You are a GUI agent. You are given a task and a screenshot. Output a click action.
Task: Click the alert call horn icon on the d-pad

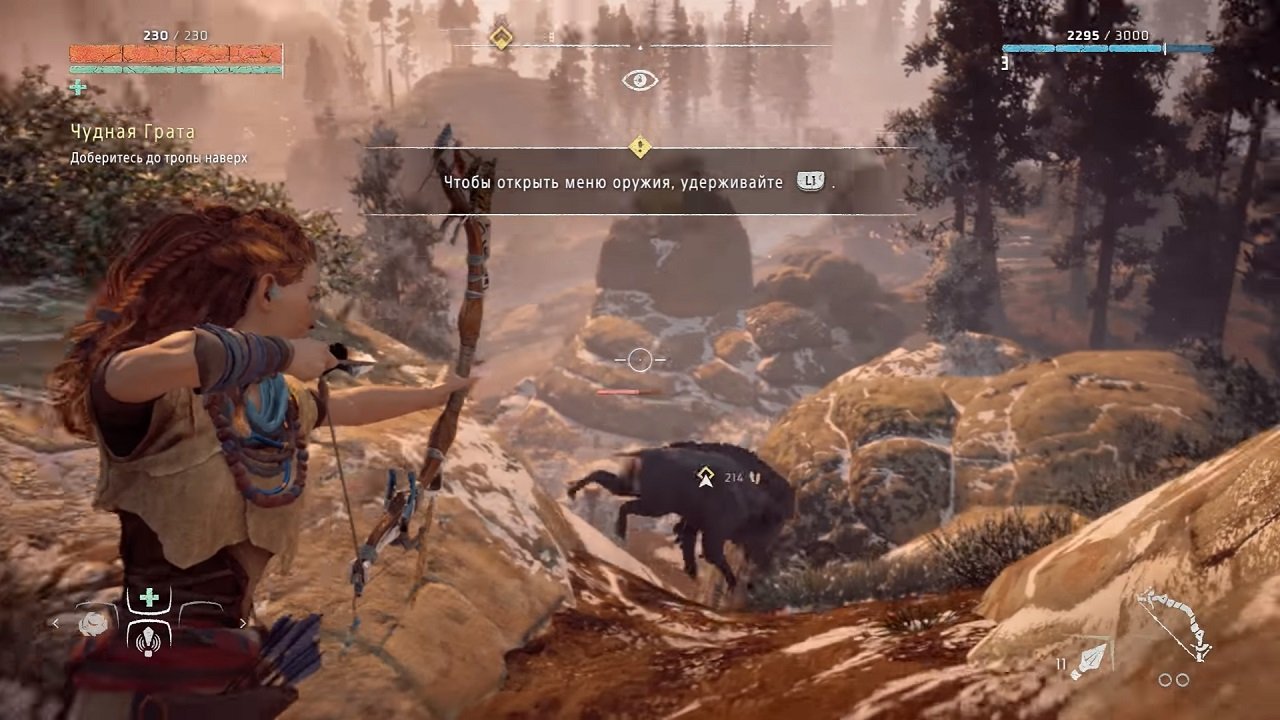point(149,641)
